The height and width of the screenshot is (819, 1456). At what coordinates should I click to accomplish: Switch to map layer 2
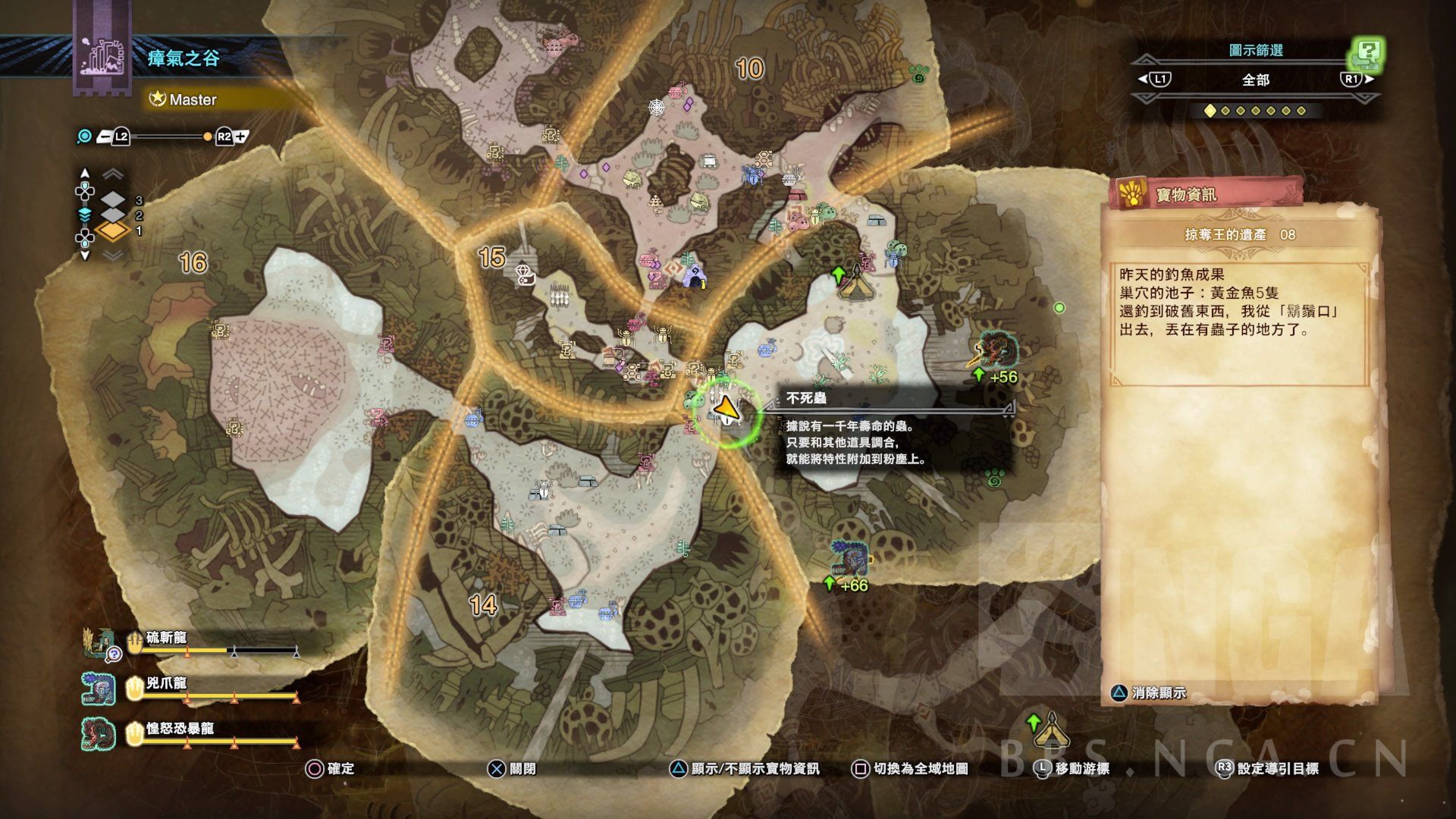point(114,215)
